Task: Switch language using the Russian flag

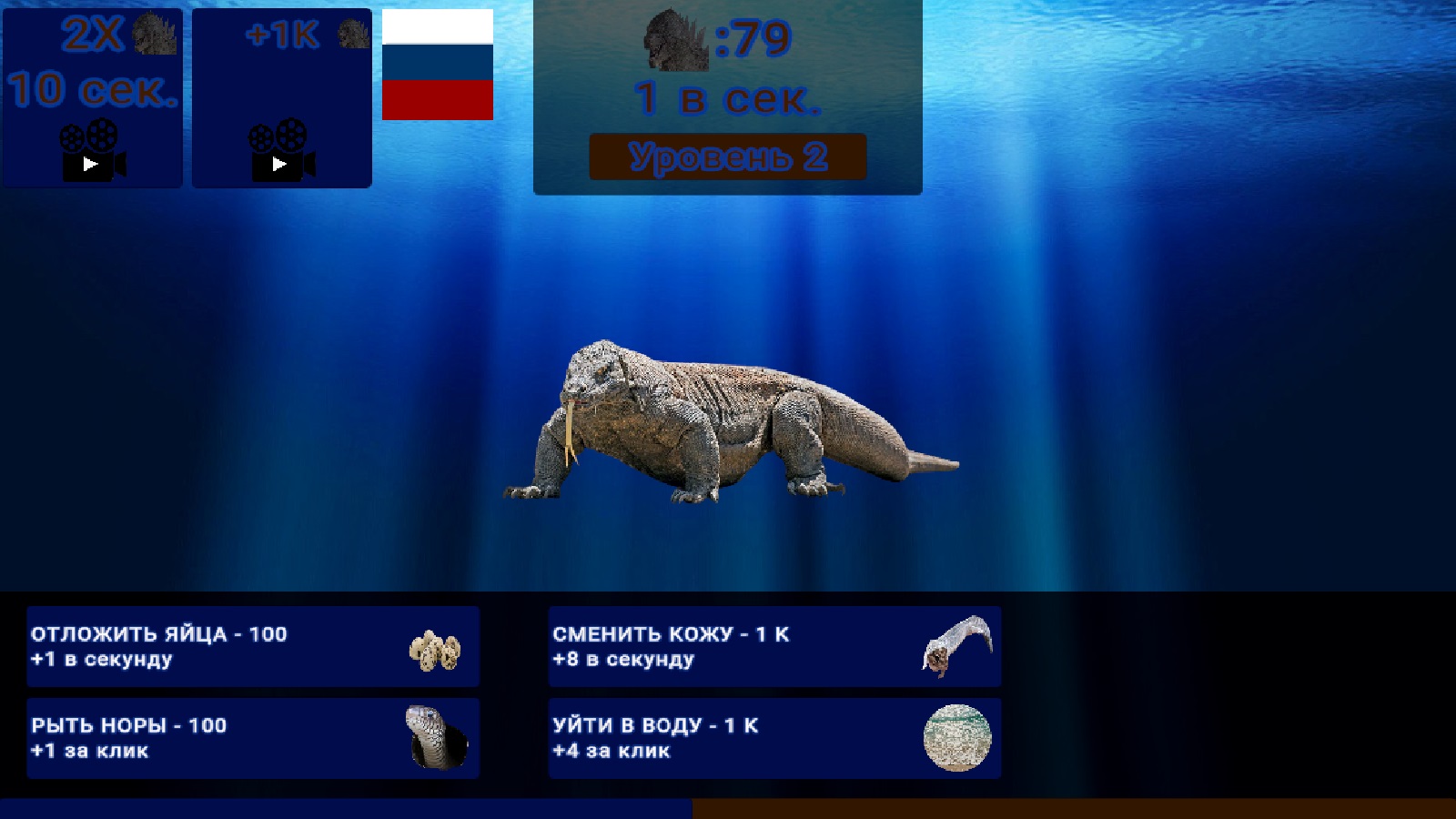Action: pos(437,66)
